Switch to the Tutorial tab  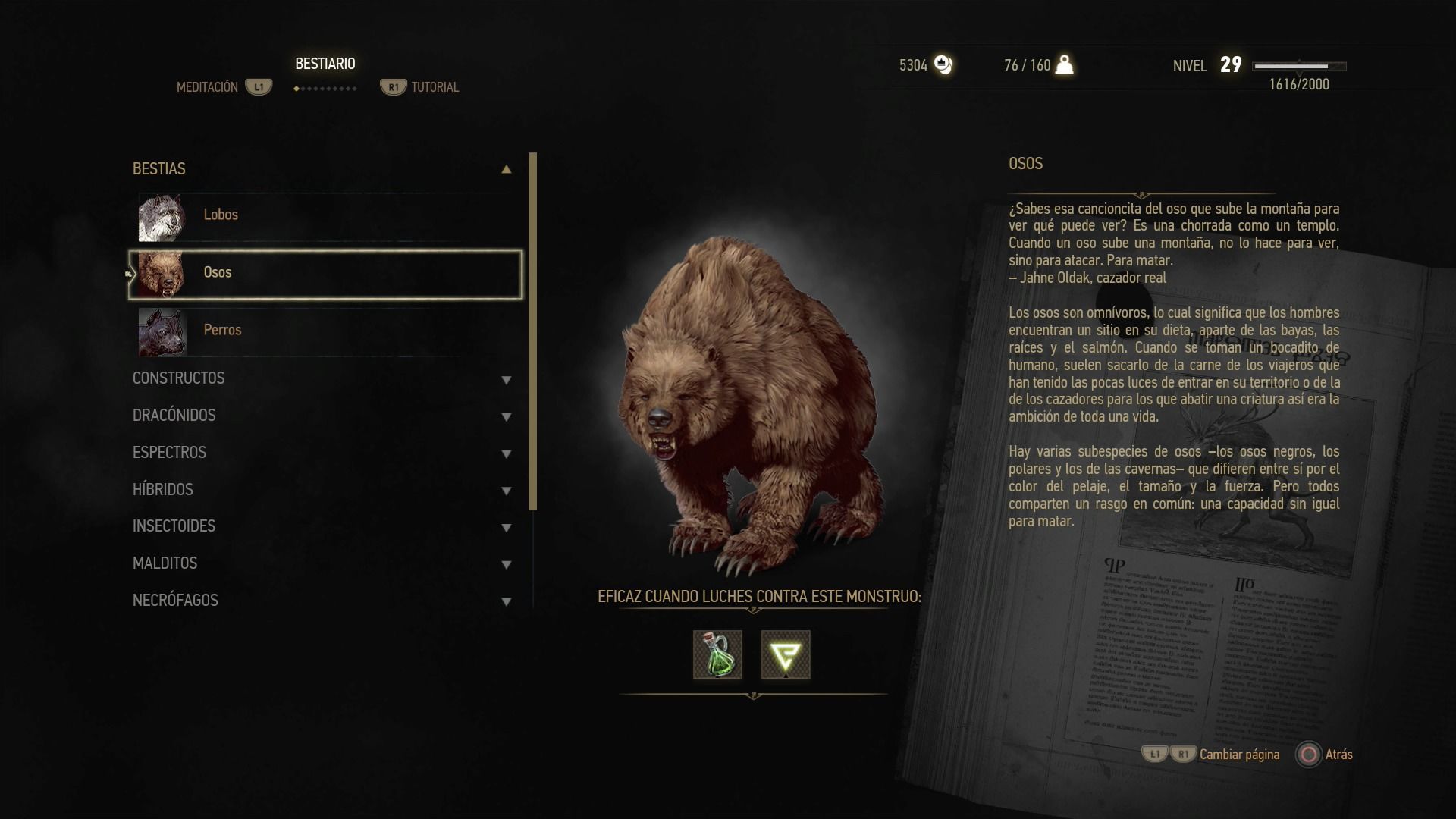434,87
